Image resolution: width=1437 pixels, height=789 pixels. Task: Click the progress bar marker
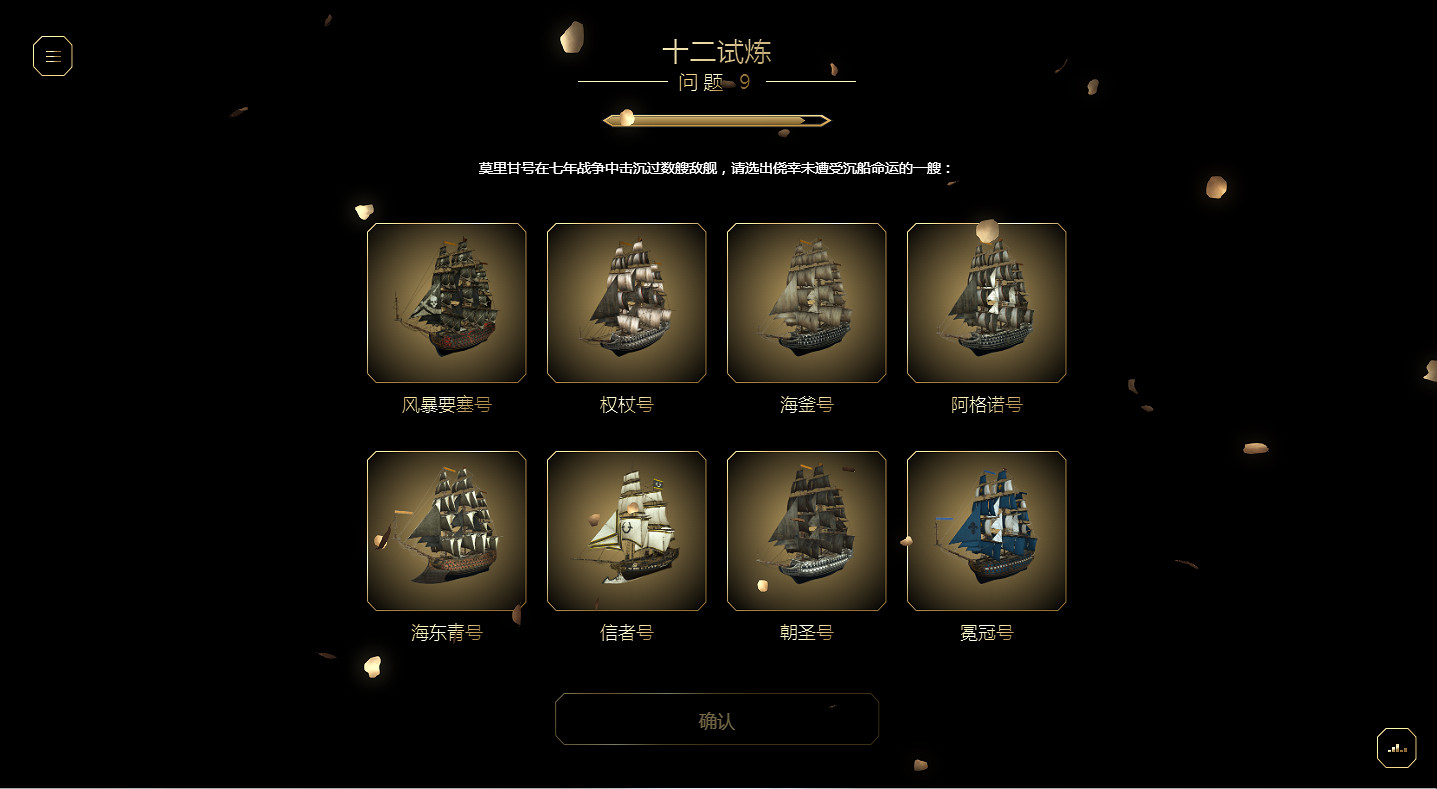pos(626,117)
